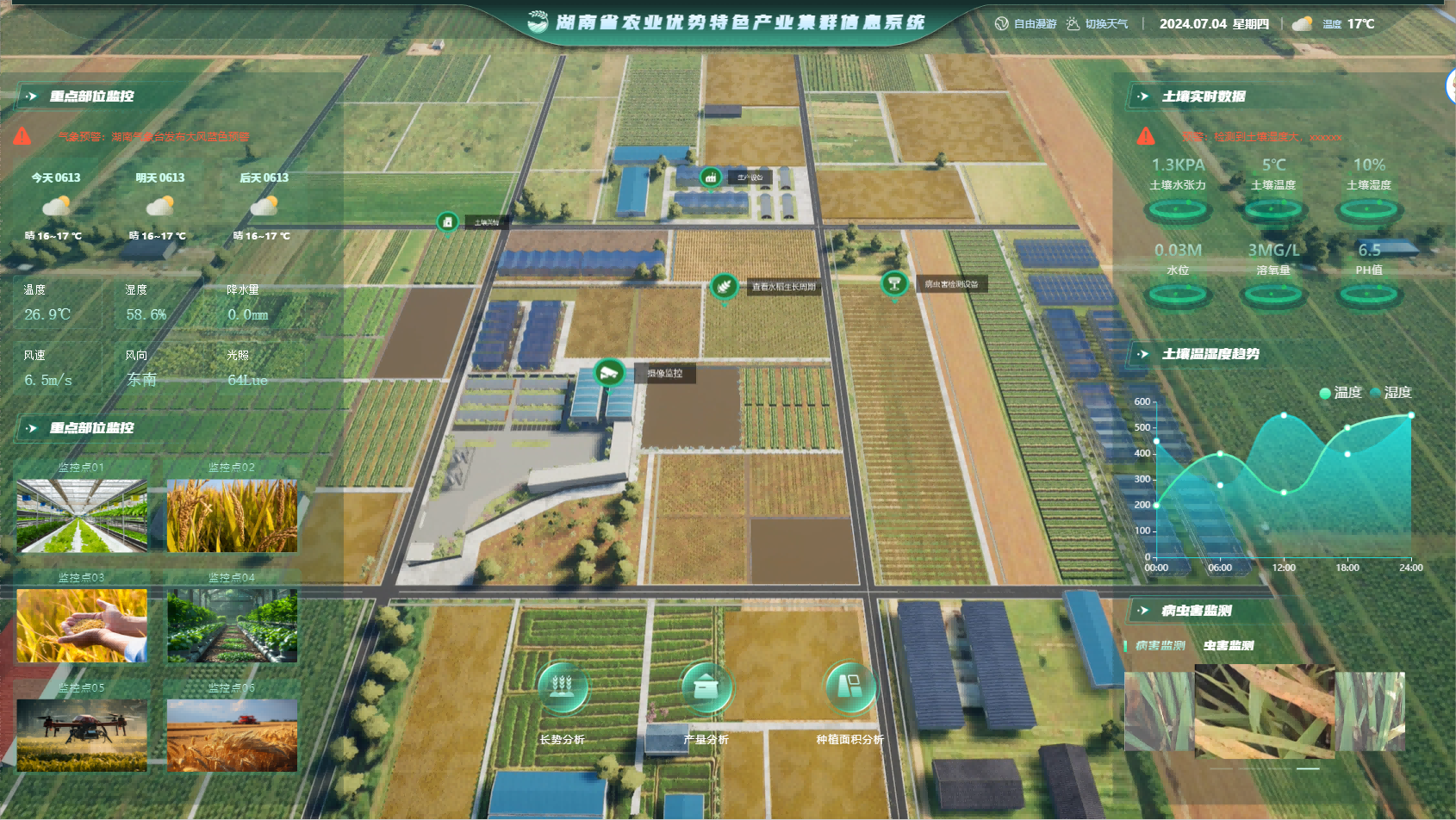Image resolution: width=1456 pixels, height=820 pixels.
Task: Open the 监控点03 hands-holding-grain feed
Action: pos(82,625)
